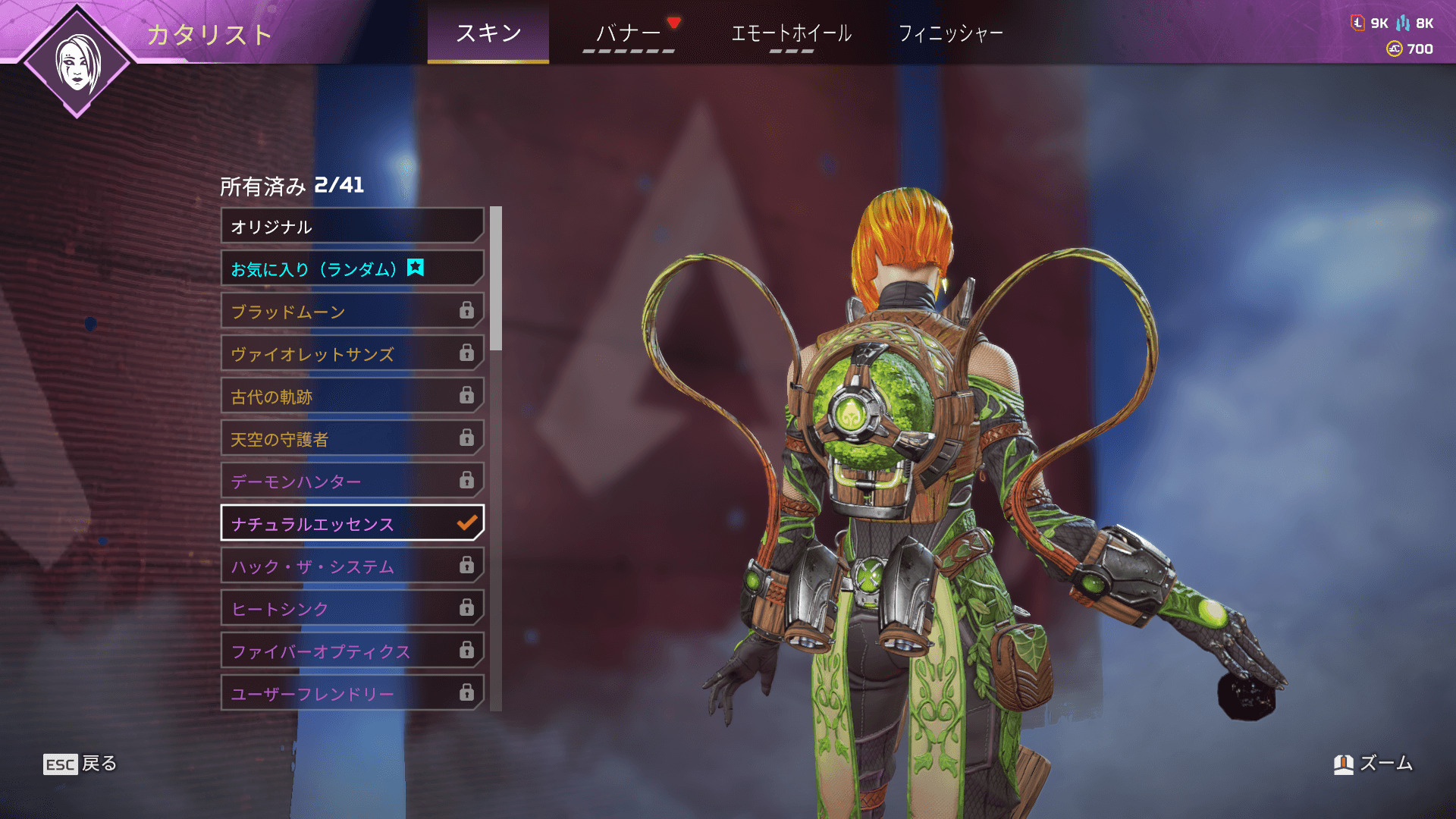Activate the ズーム character zoom control
Viewport: 1456px width, 819px height.
click(1373, 764)
